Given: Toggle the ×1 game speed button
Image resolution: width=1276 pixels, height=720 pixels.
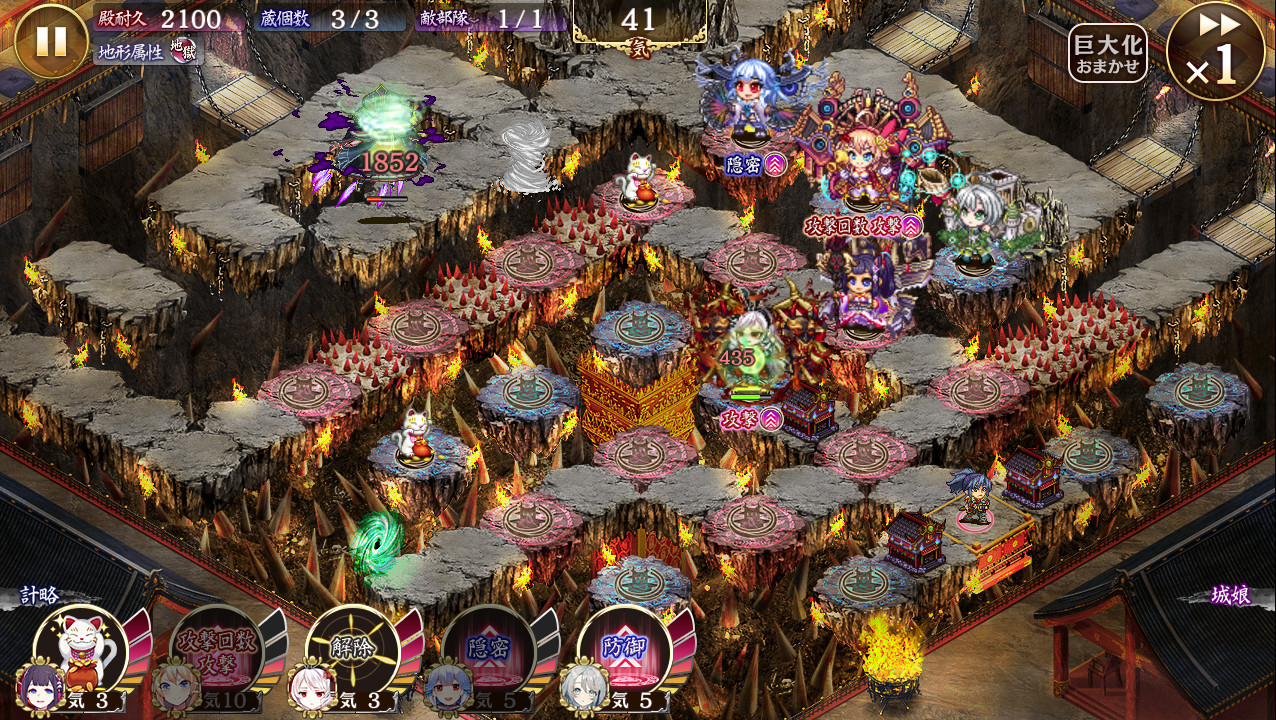Looking at the screenshot, I should click(1216, 52).
